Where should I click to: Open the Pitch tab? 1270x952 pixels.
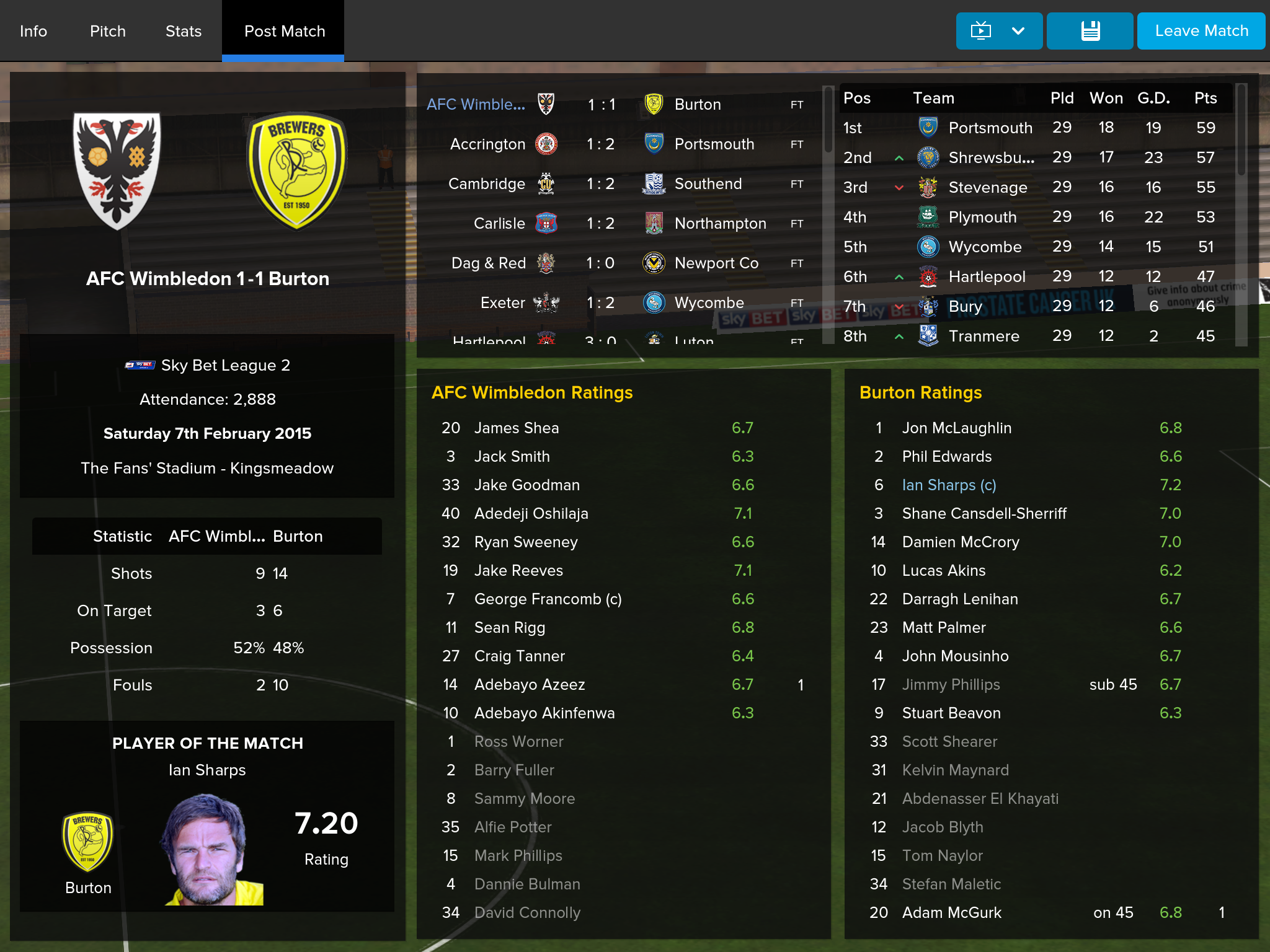click(x=108, y=31)
